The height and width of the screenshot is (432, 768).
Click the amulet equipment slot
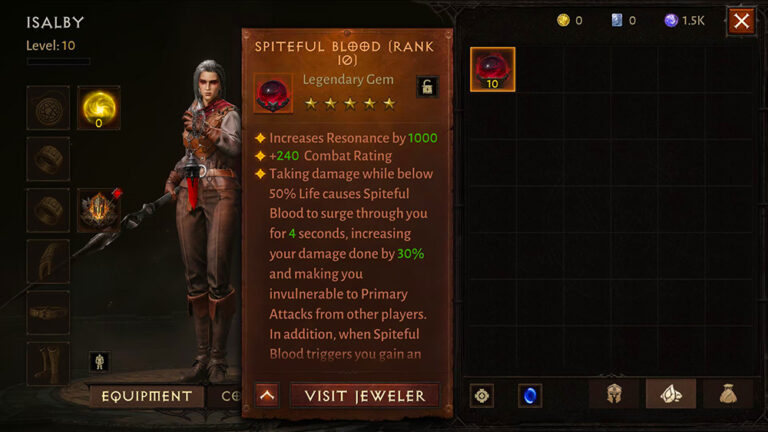tap(47, 108)
